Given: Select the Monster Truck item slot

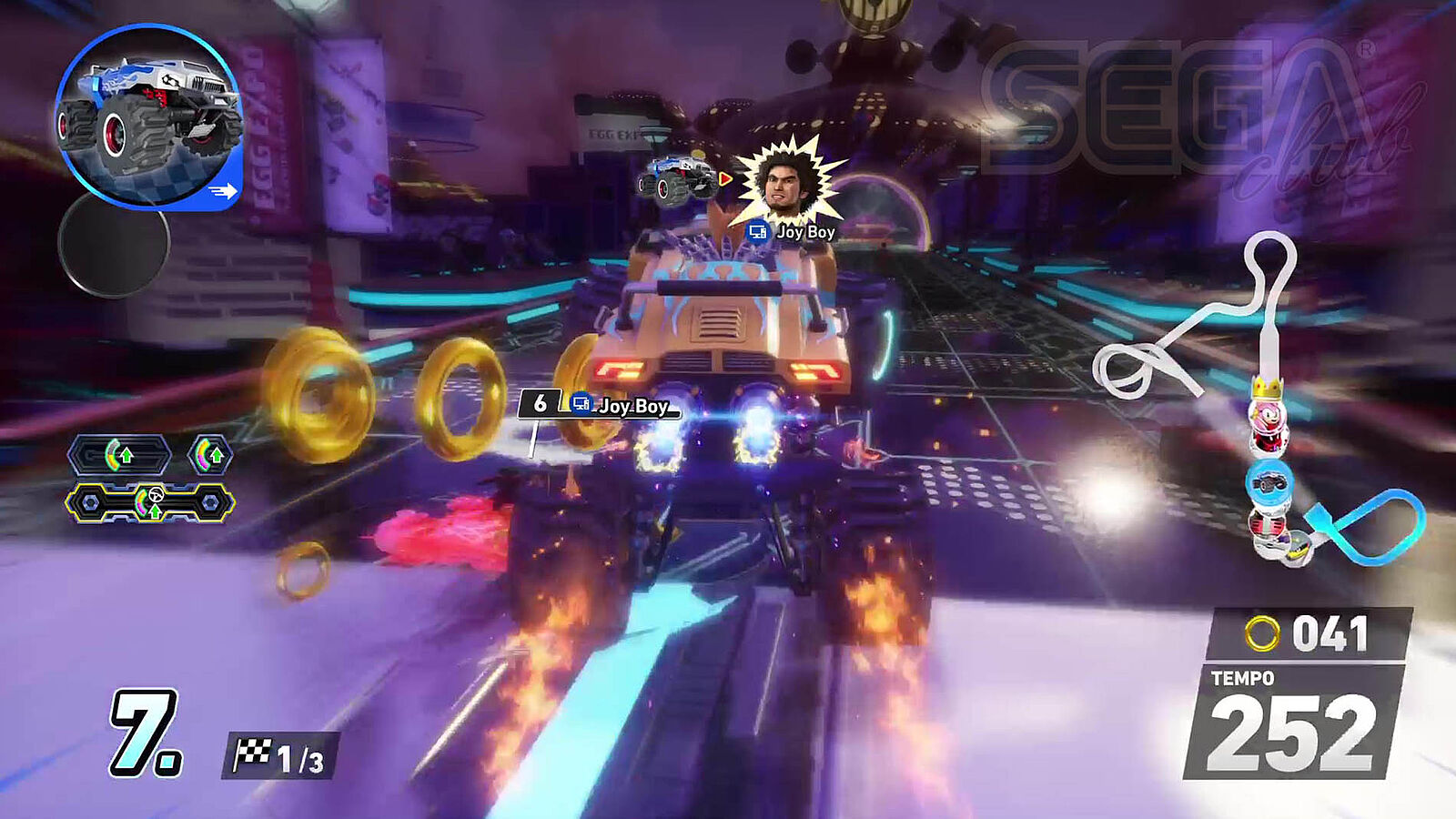Looking at the screenshot, I should coord(148,116).
